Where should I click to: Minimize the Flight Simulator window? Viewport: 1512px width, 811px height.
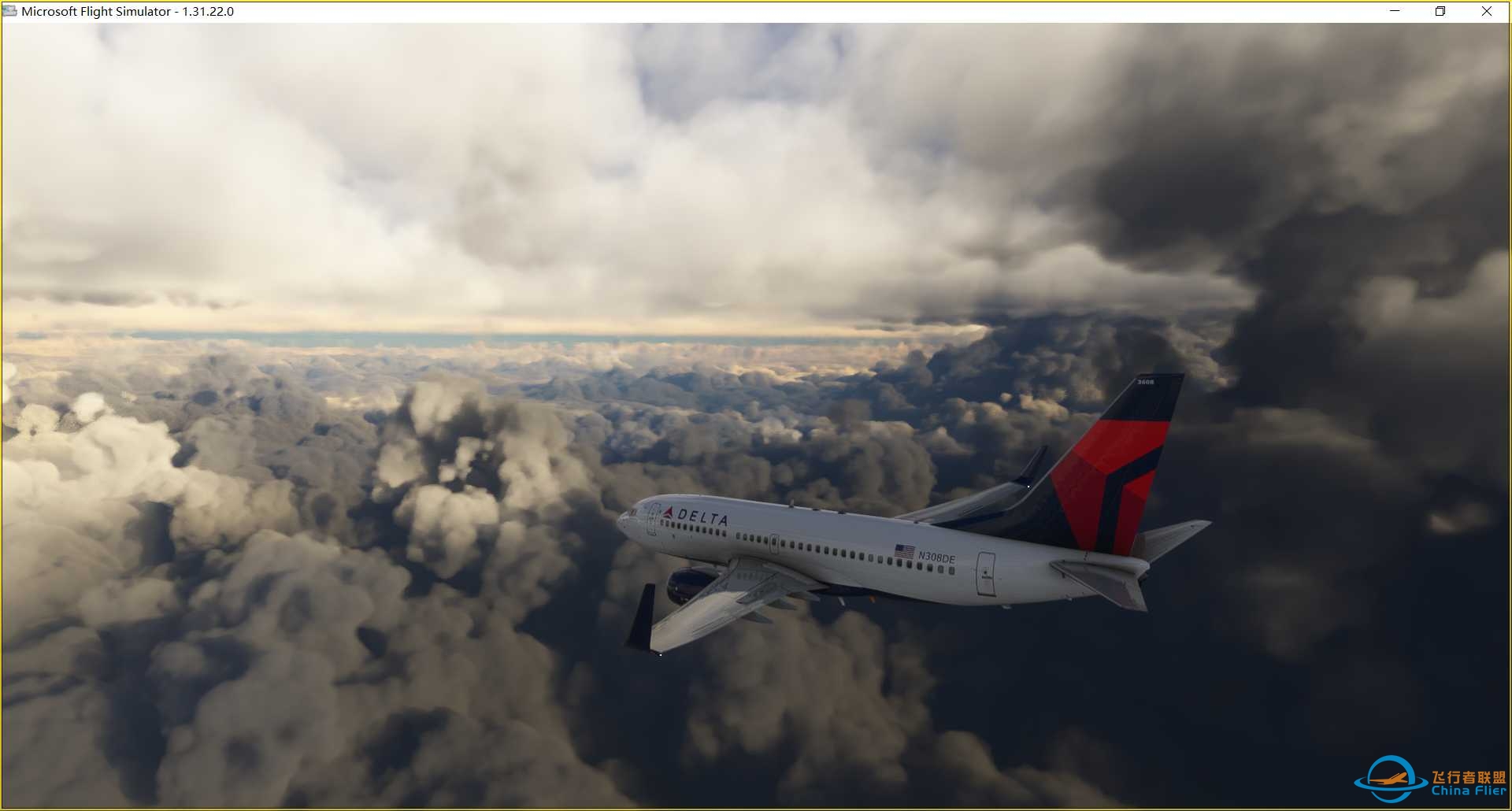1395,11
